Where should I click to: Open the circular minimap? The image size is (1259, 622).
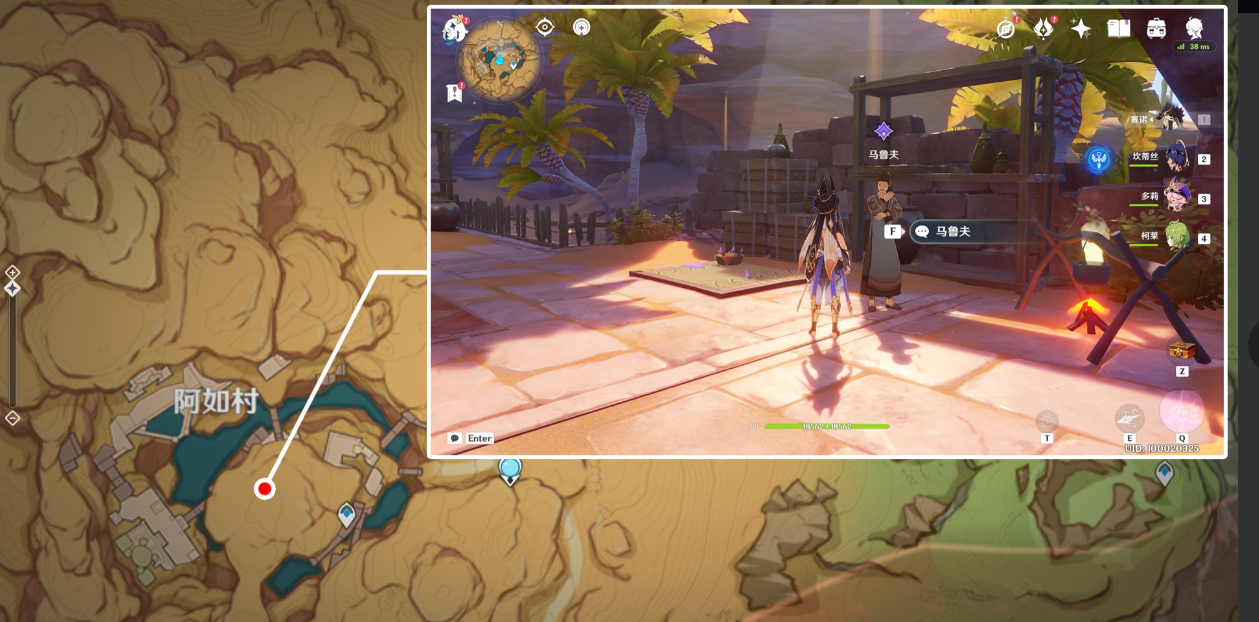499,62
